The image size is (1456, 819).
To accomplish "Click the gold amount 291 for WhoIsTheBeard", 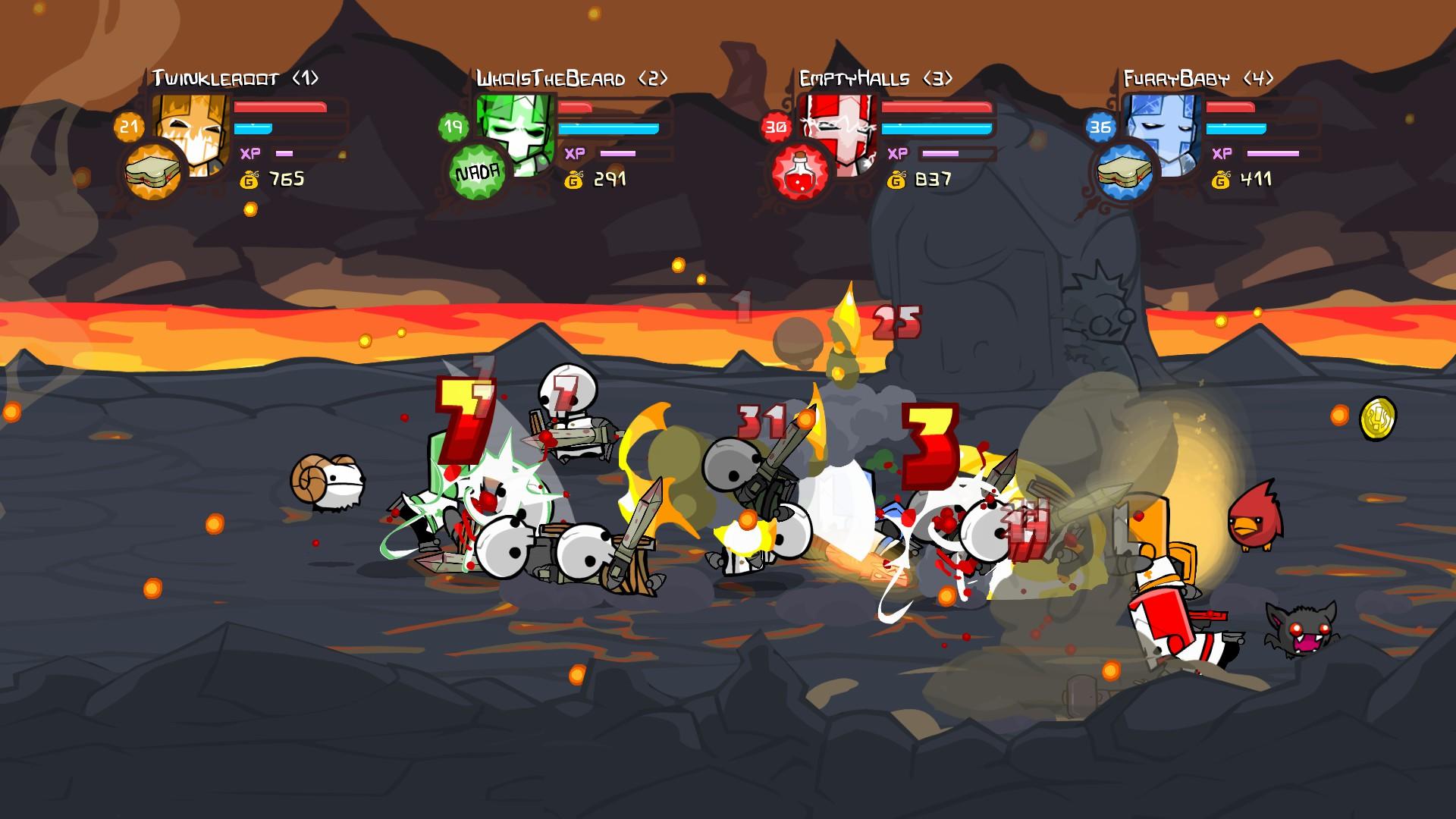I will point(612,179).
